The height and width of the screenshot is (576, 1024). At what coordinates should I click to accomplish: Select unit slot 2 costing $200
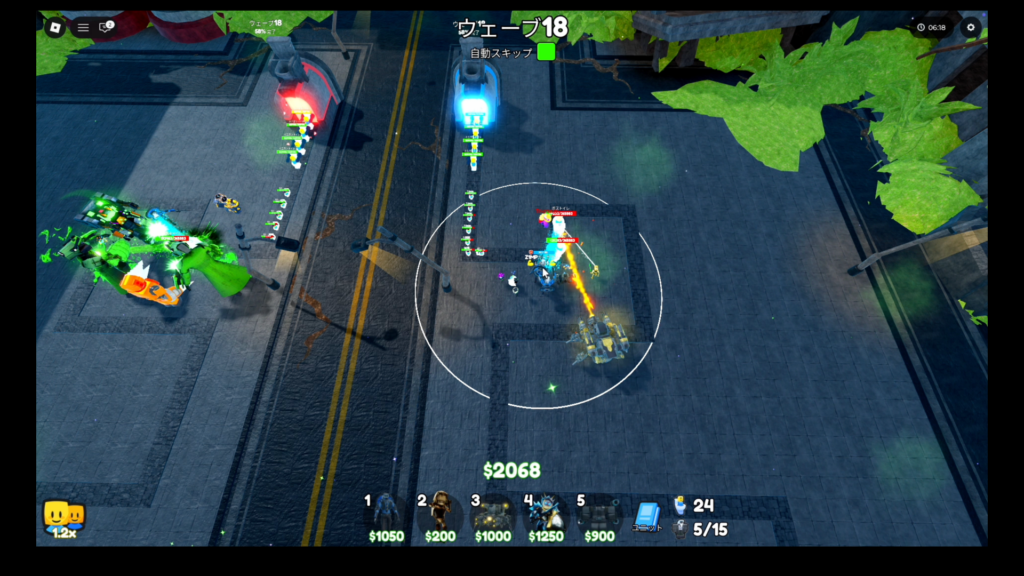[440, 514]
